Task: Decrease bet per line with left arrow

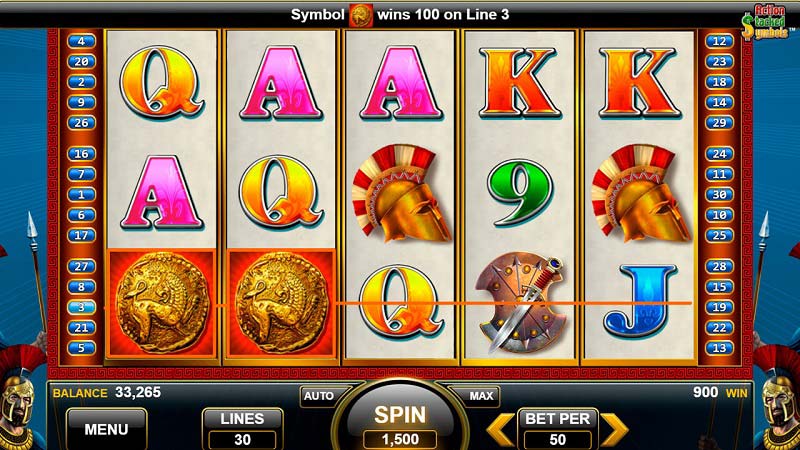Action: tap(501, 428)
